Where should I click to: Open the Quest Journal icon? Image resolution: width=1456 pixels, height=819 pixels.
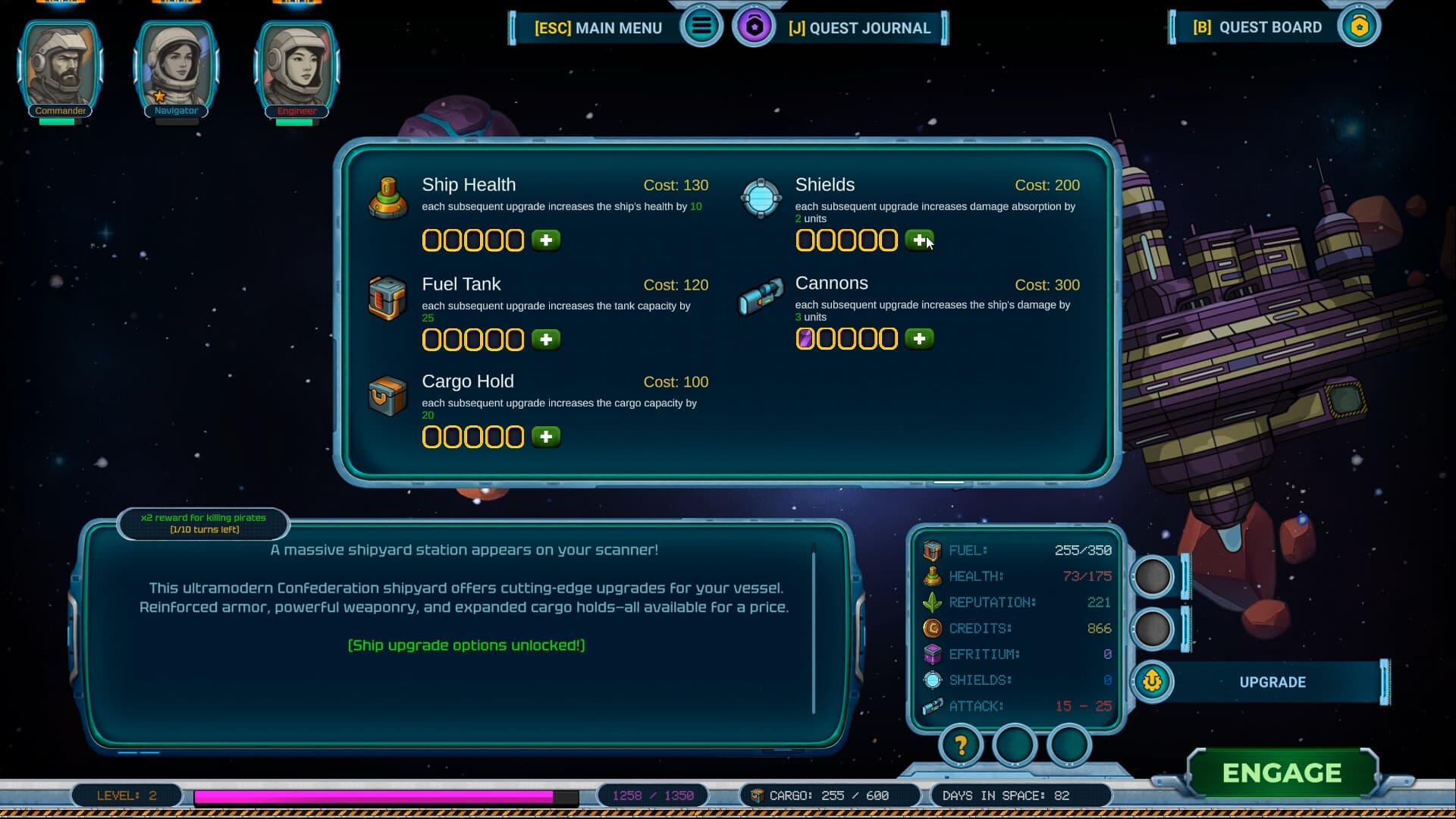click(x=755, y=27)
